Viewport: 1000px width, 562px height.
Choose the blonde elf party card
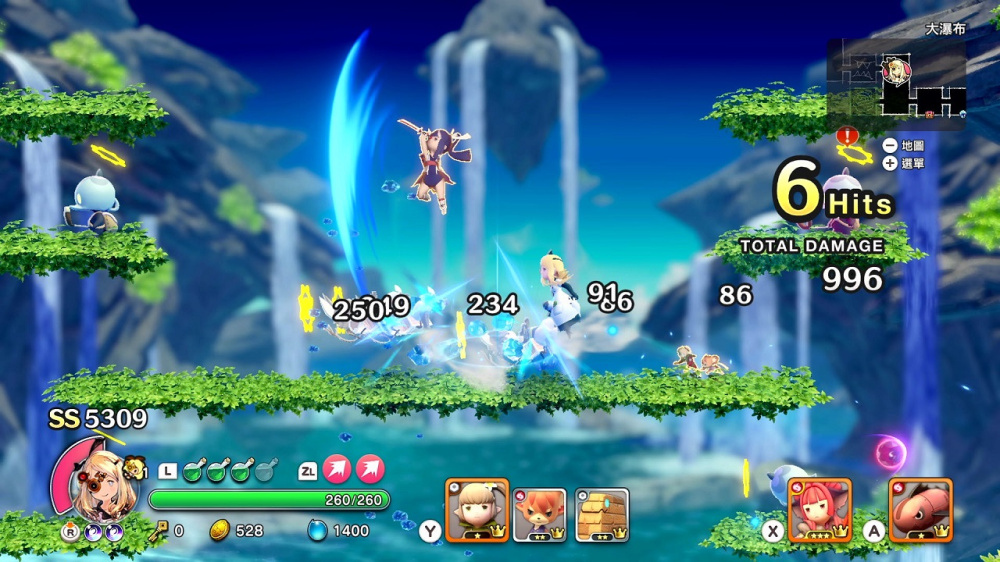477,511
